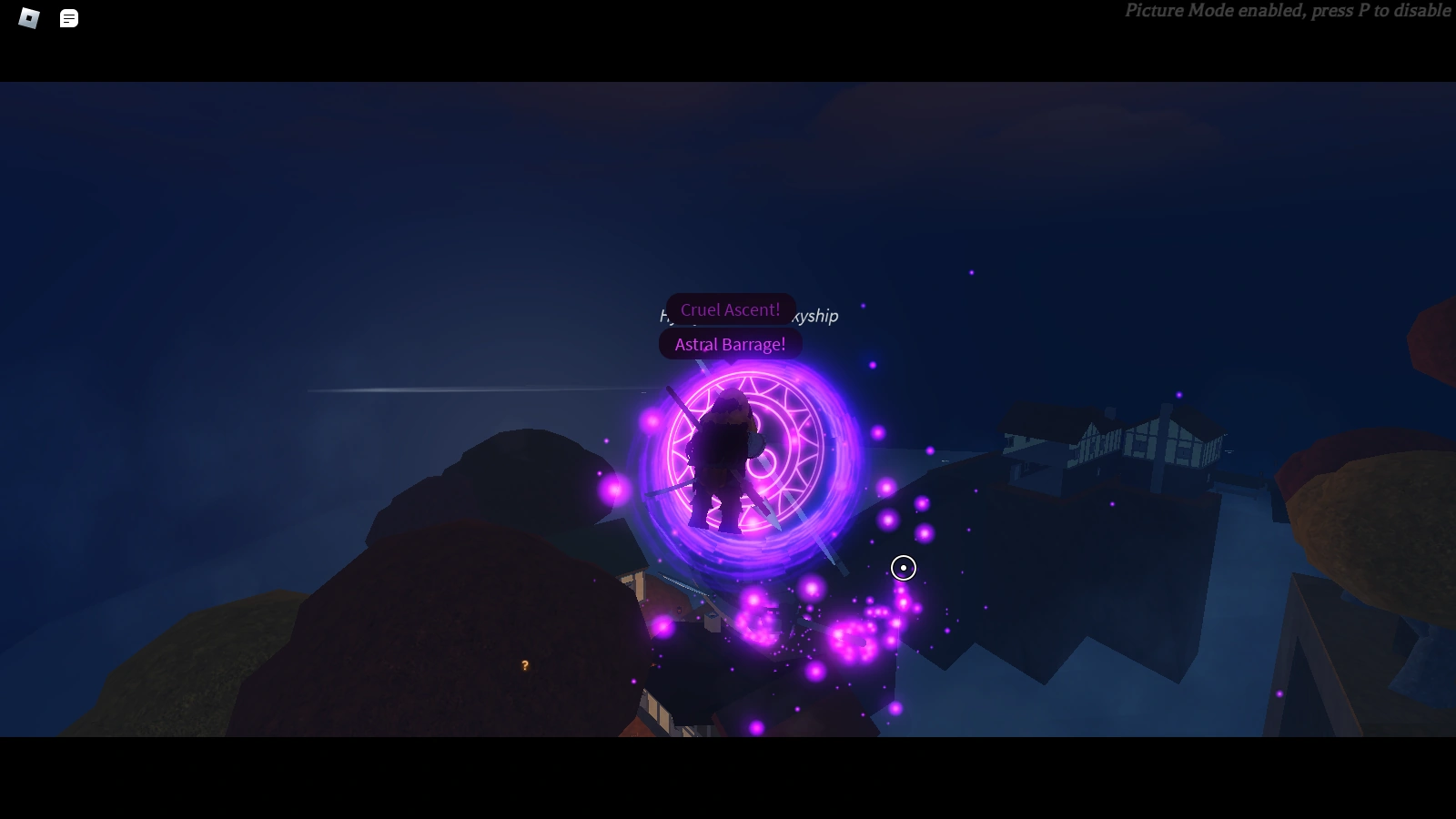Screen dimensions: 1456x819
Task: Click the yellow question mark quest marker
Action: (x=524, y=665)
